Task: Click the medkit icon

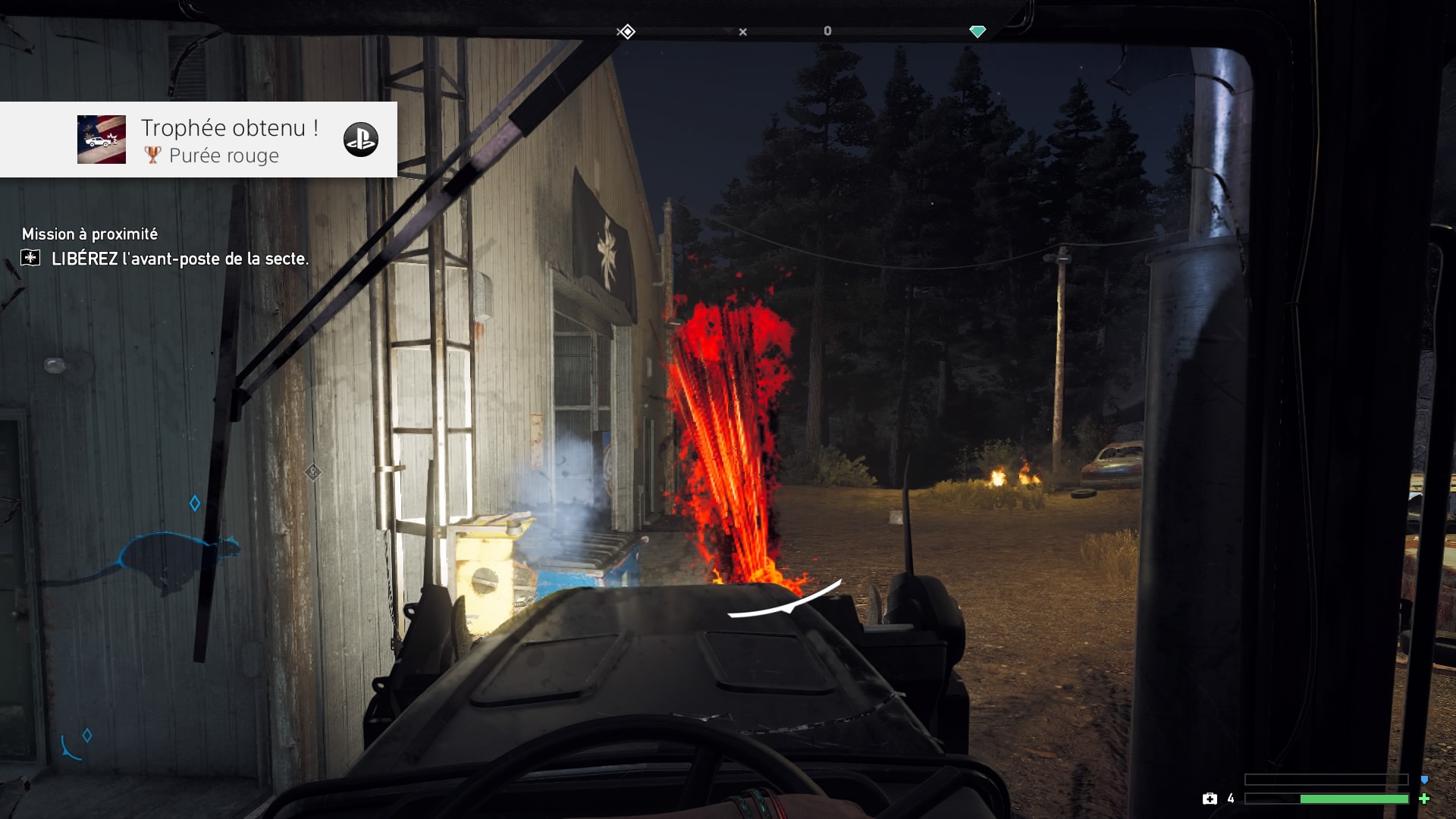Action: [1210, 799]
